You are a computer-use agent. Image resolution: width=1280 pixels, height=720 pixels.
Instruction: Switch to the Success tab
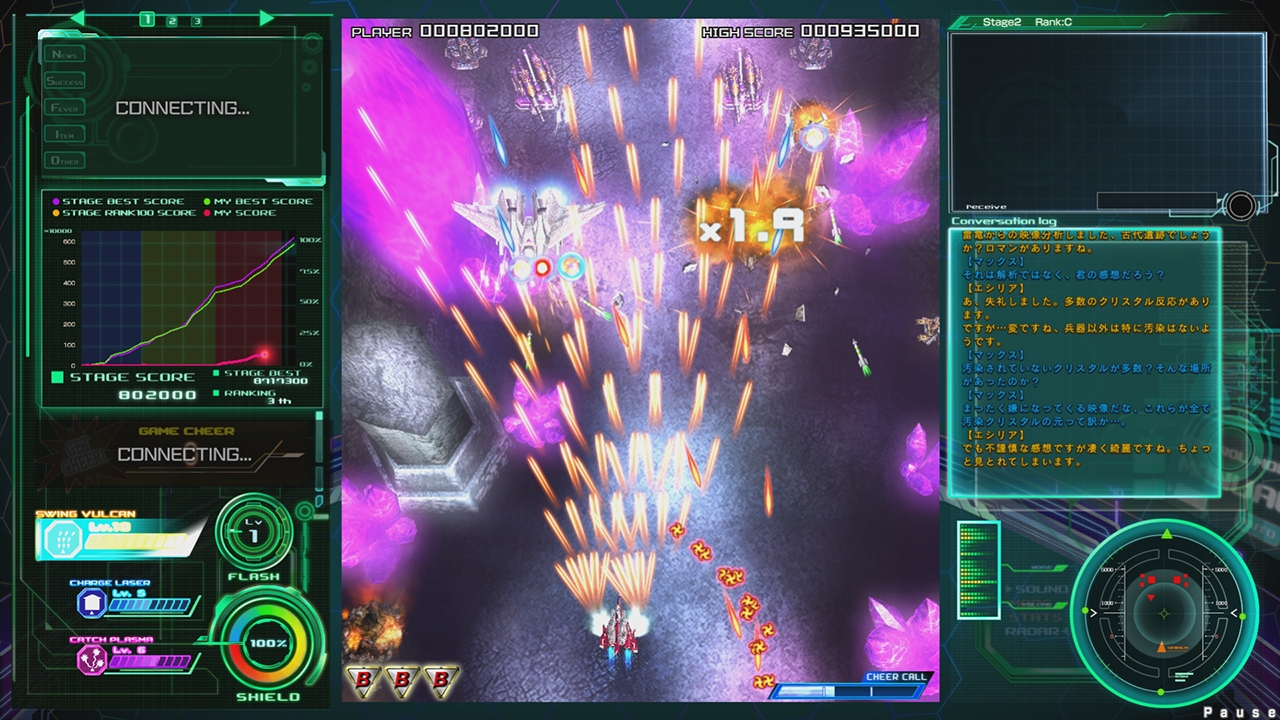pos(63,80)
